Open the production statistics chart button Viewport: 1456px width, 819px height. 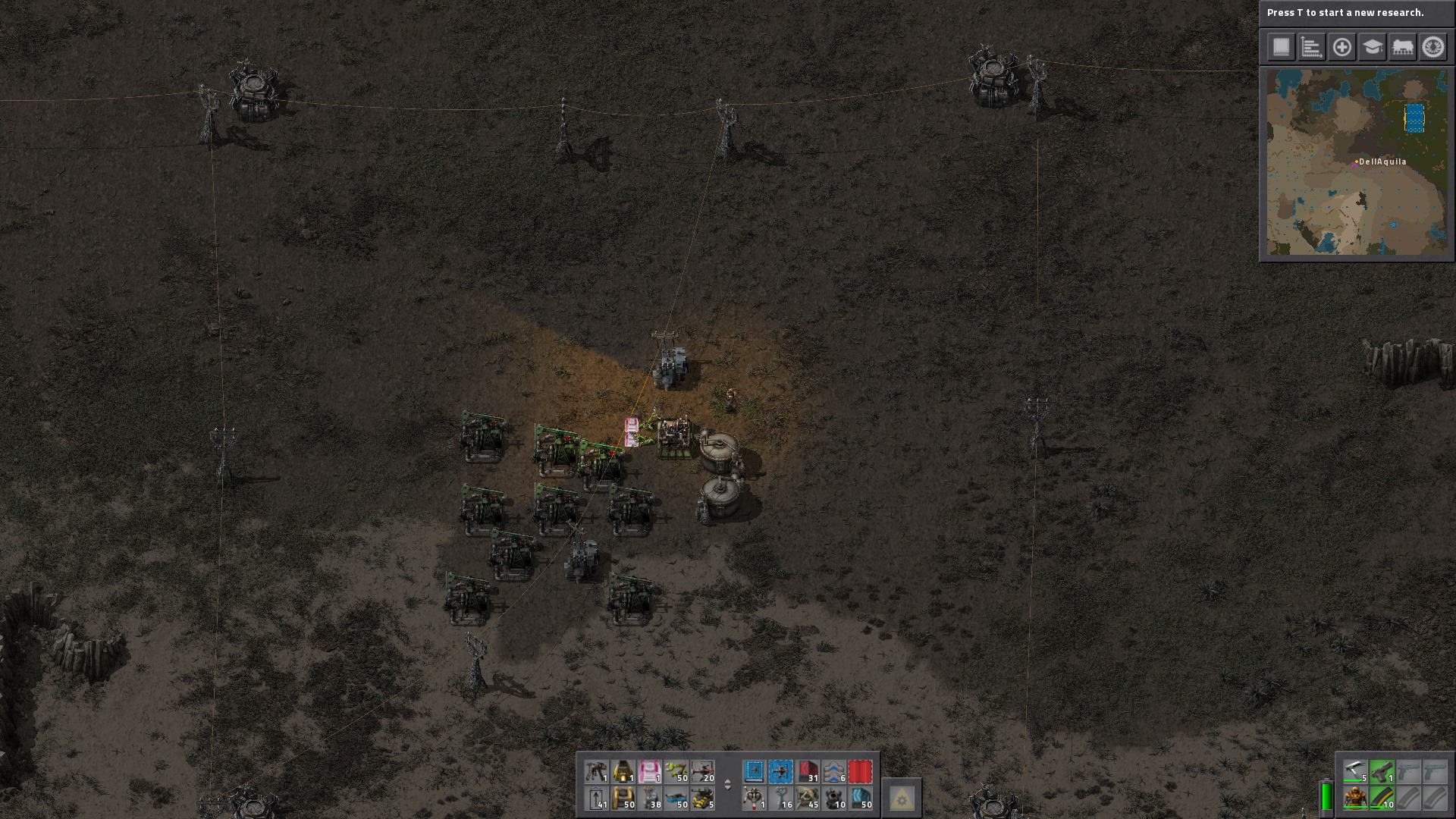(x=1311, y=47)
